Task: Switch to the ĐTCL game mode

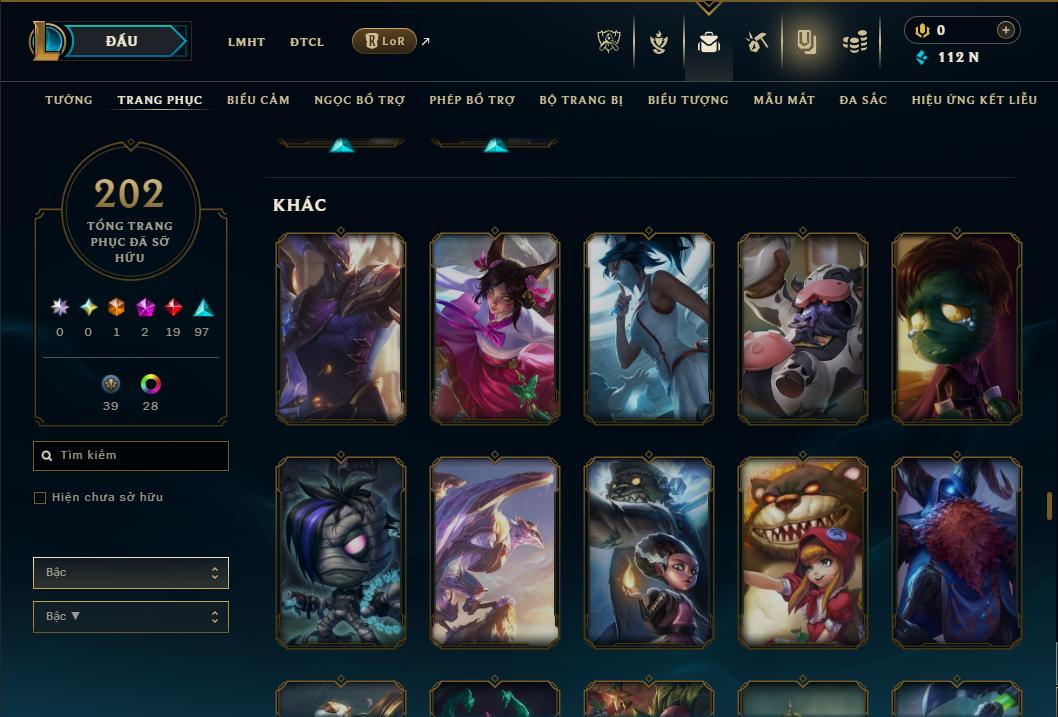Action: [307, 42]
